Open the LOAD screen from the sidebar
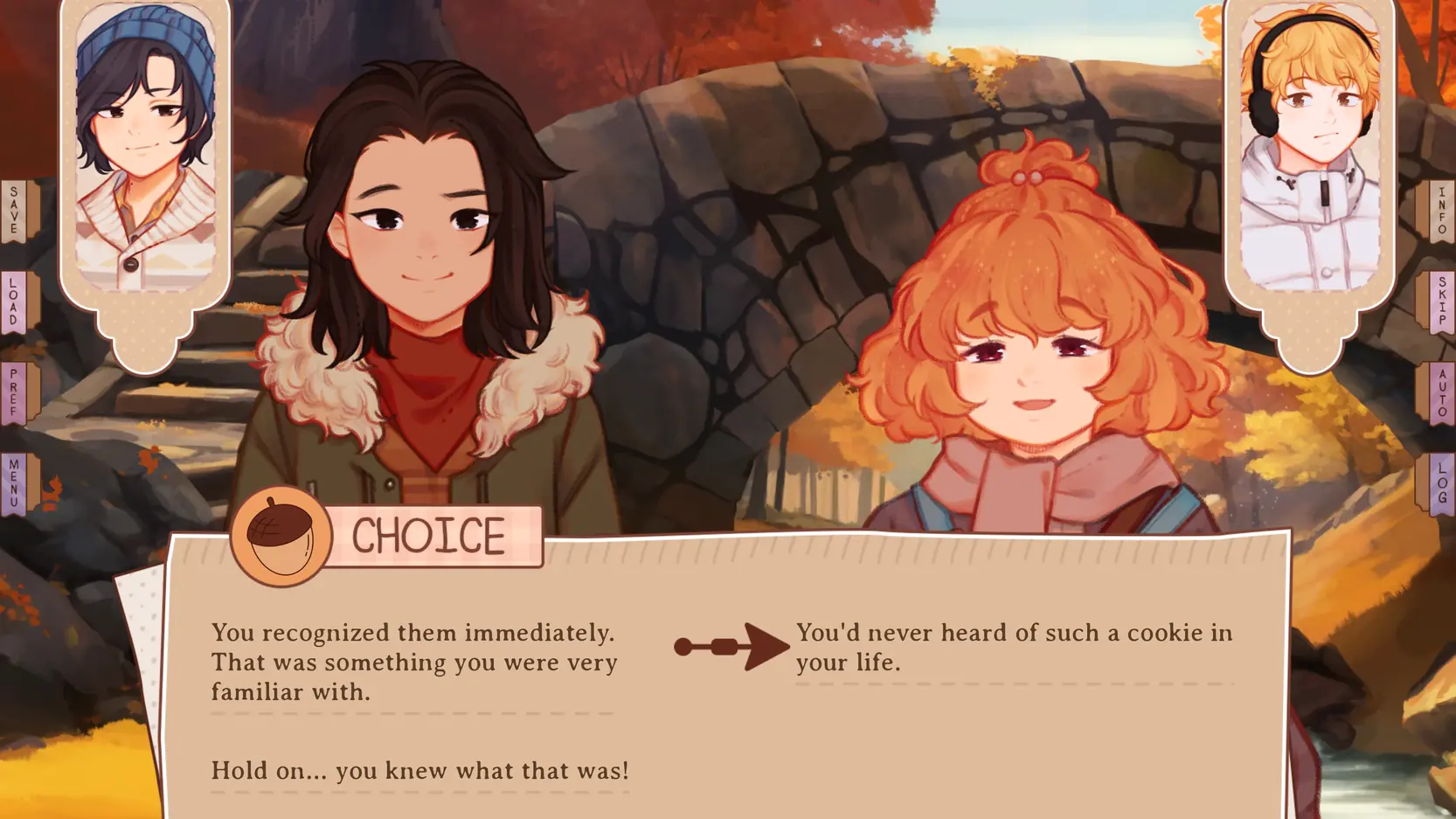The width and height of the screenshot is (1456, 819). pyautogui.click(x=12, y=302)
